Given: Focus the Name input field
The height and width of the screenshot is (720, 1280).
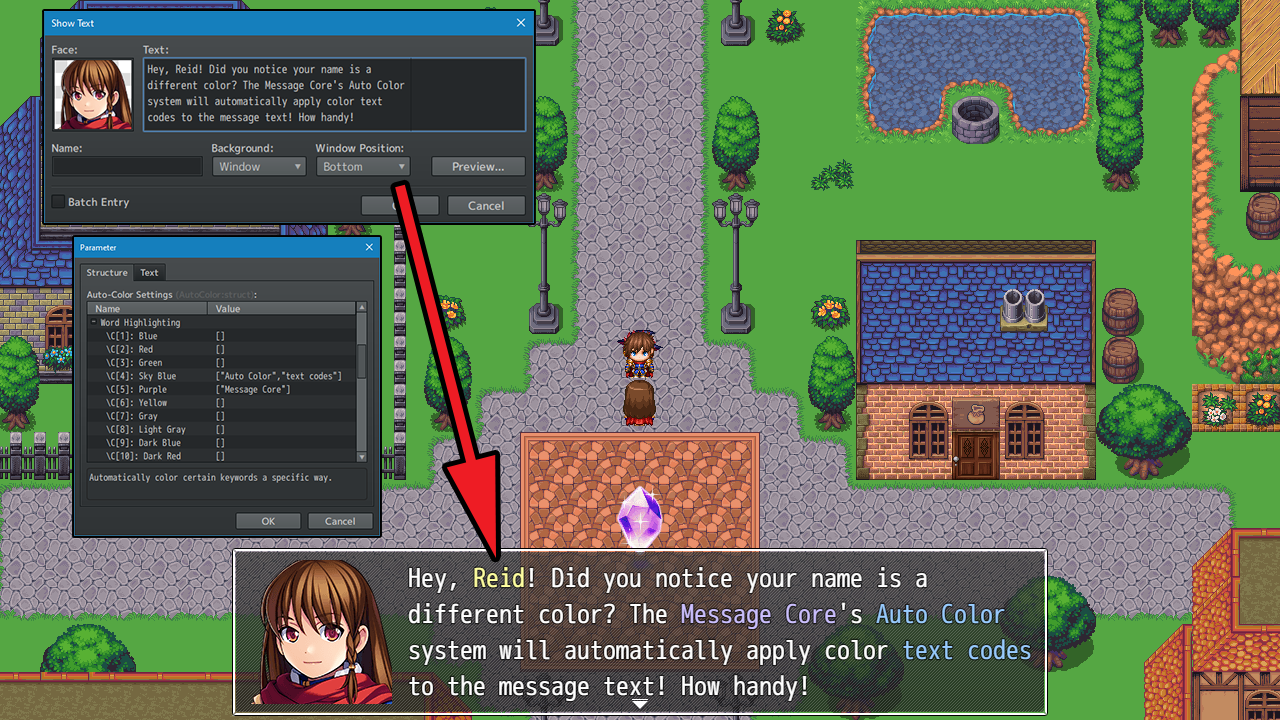Looking at the screenshot, I should tap(127, 167).
